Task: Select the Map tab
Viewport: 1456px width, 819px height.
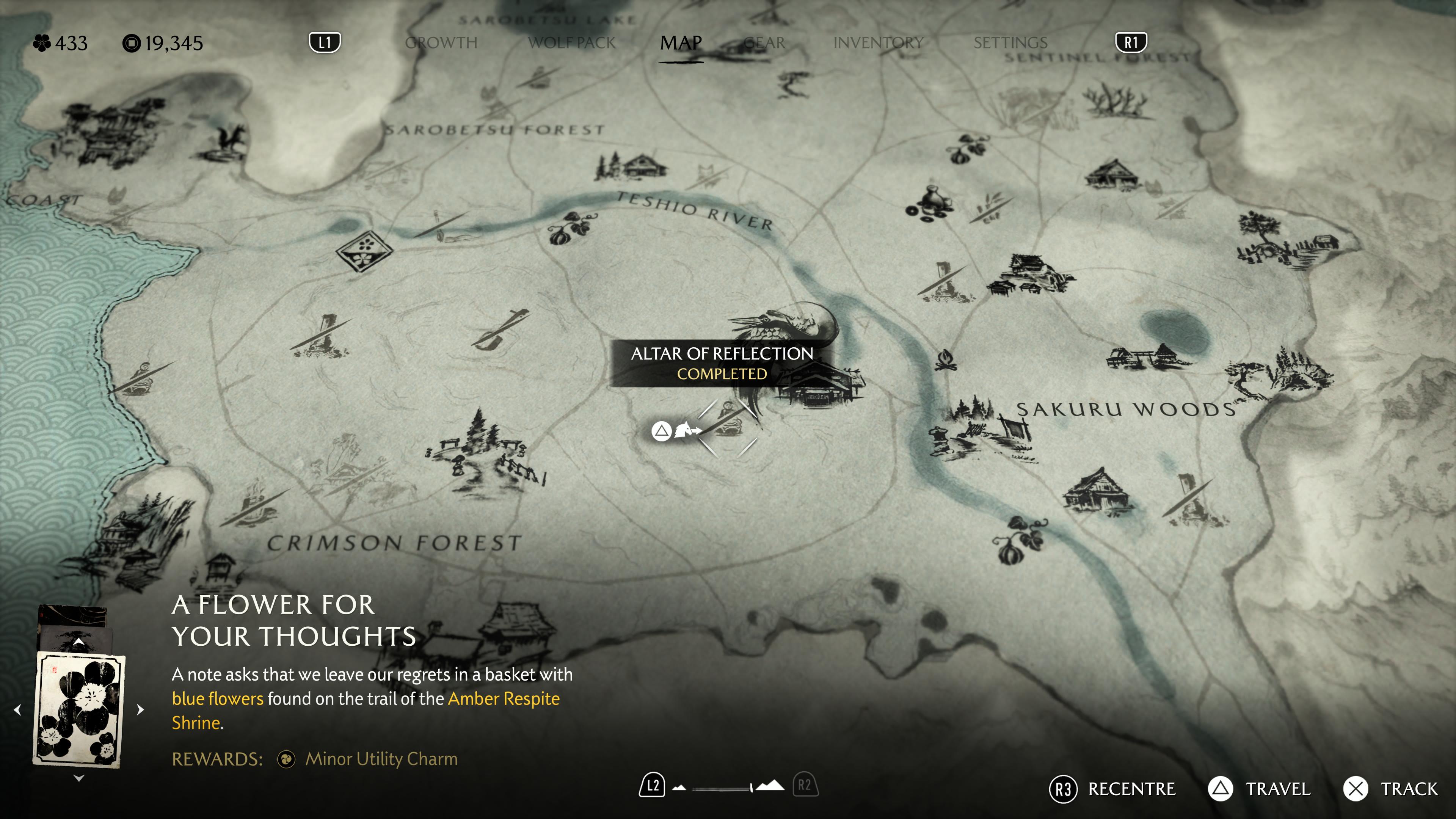Action: pos(681,43)
